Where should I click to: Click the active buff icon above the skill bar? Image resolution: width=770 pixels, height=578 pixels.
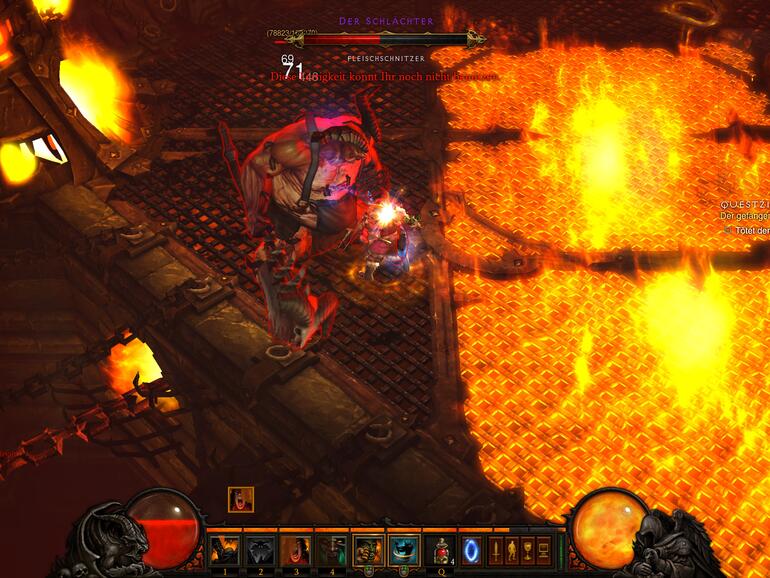(240, 499)
